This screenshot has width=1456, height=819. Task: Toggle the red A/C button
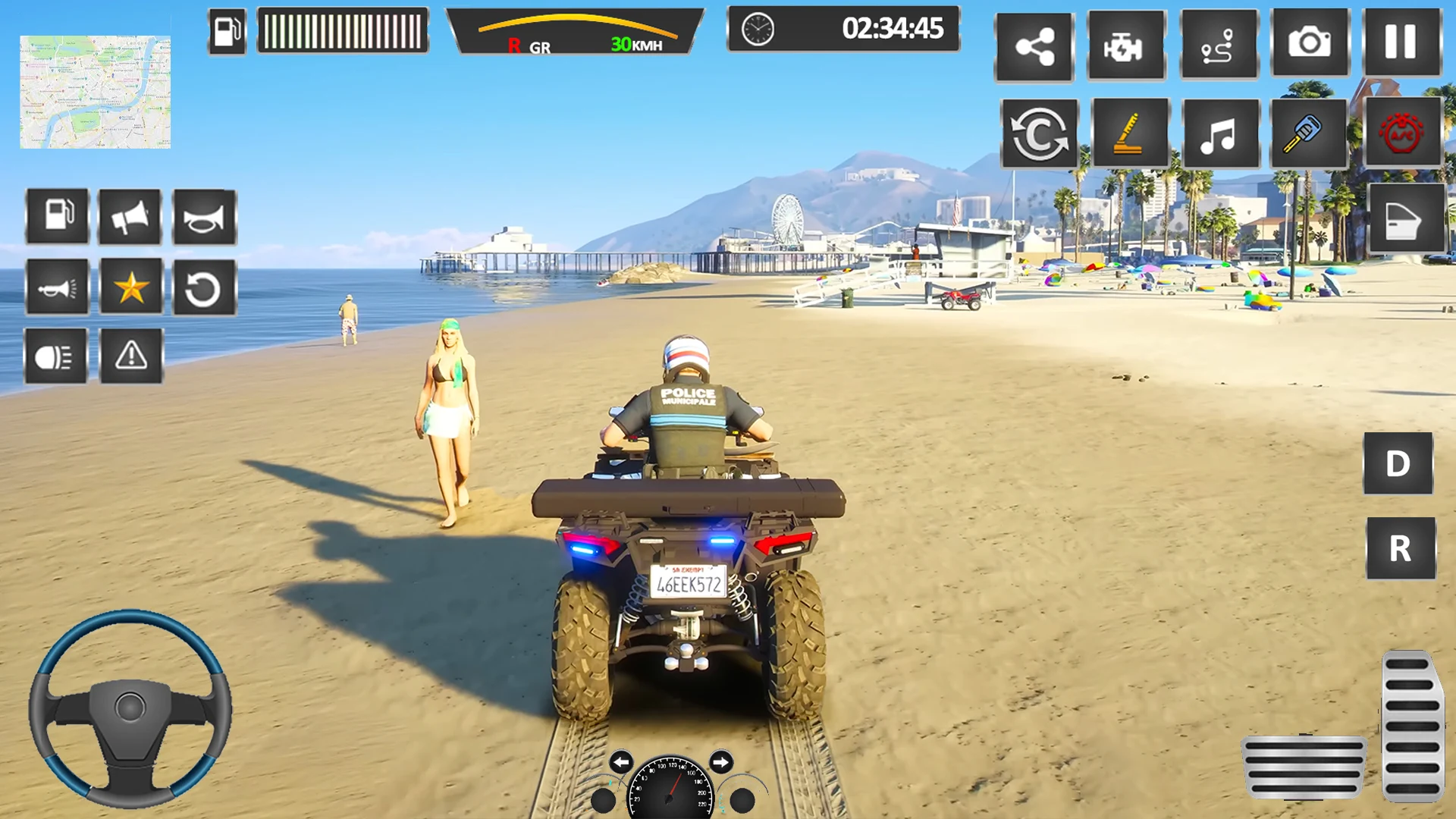[x=1401, y=133]
